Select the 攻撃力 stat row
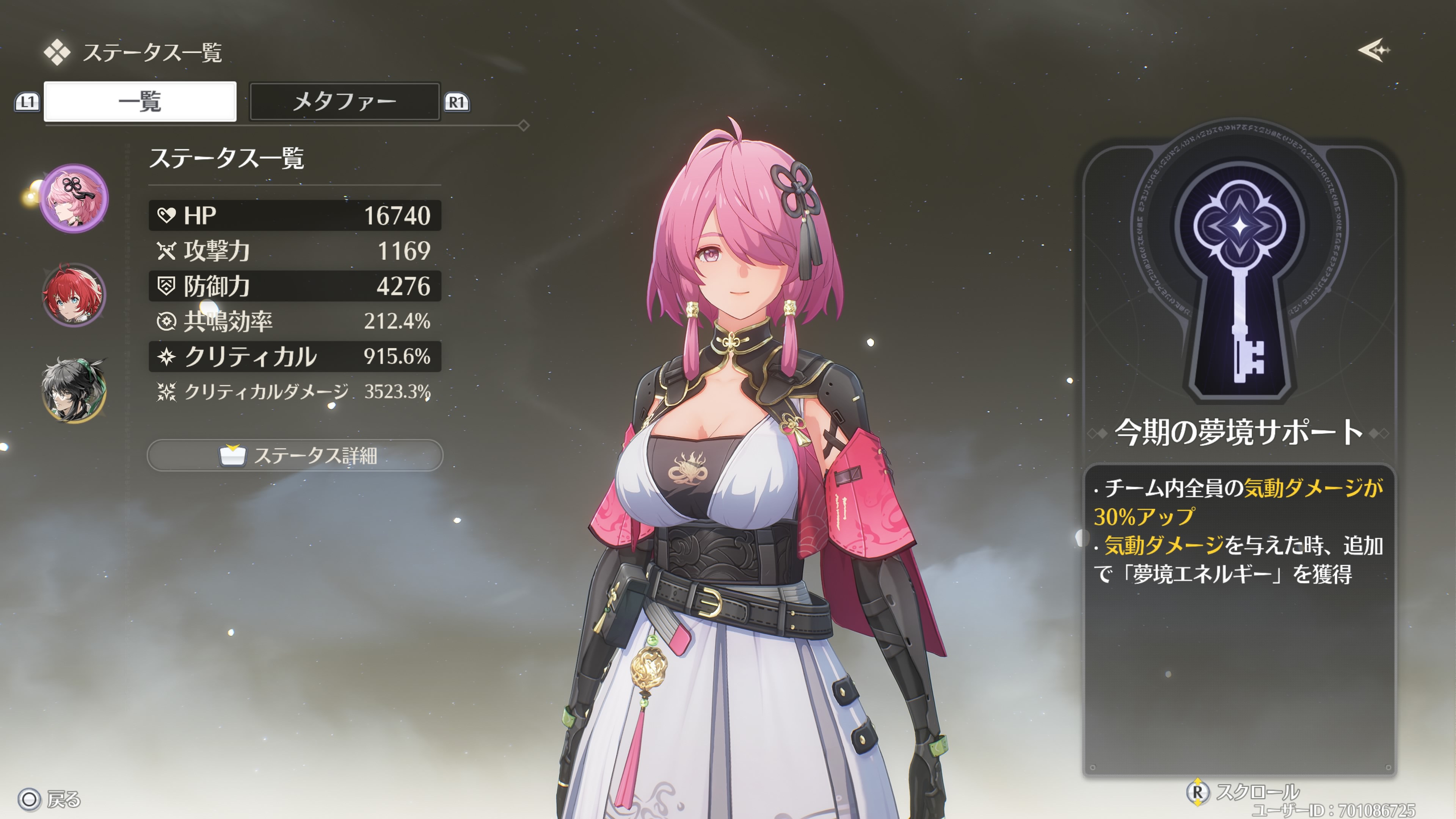 [x=295, y=251]
